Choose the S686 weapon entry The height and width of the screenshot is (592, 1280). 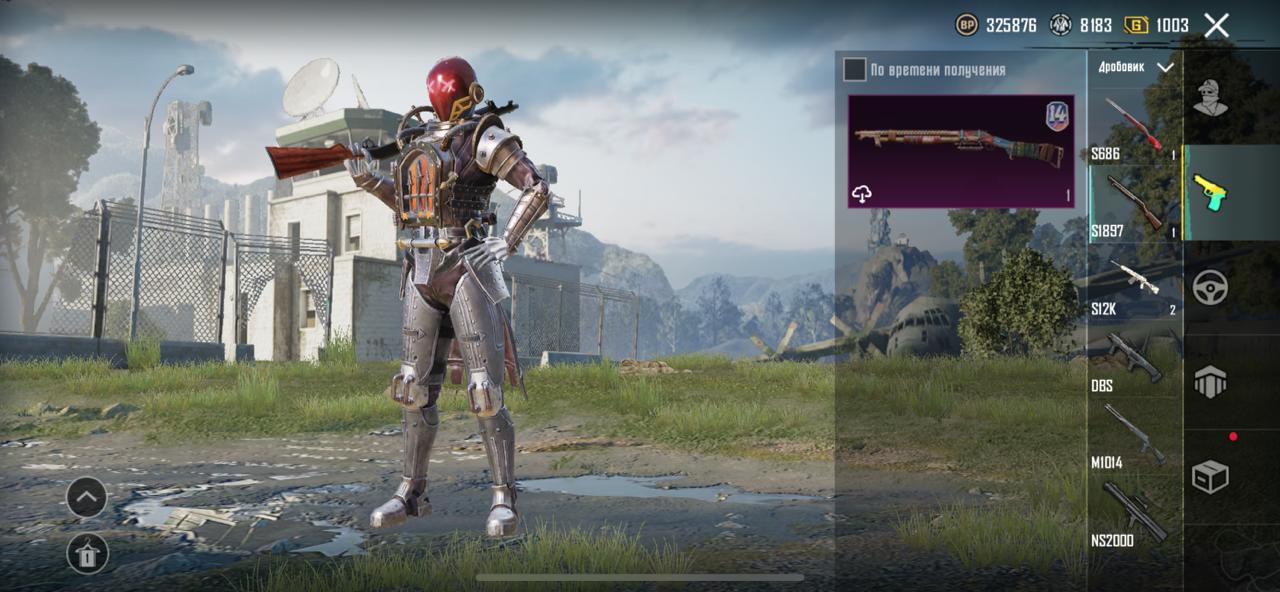(x=1134, y=128)
